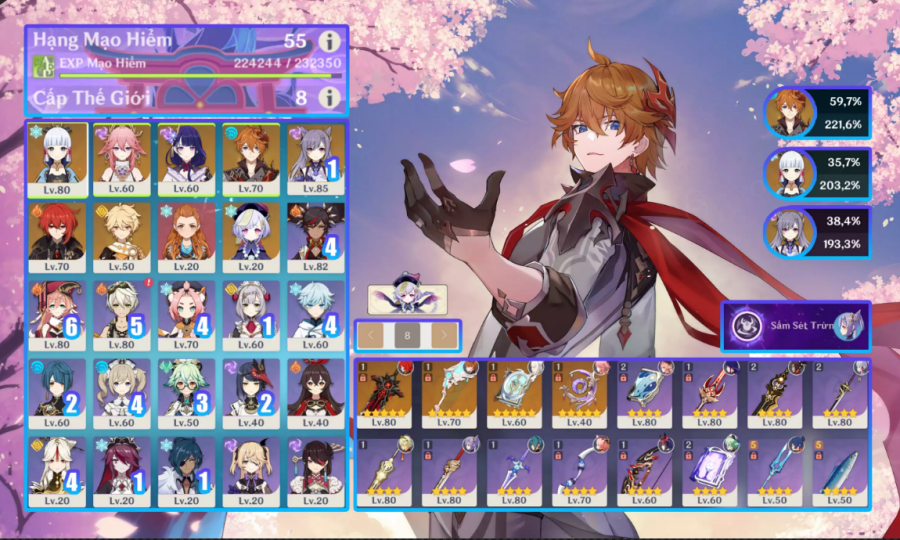This screenshot has height=540, width=900.
Task: Pick Sucrose's green-haired character card
Action: tap(186, 394)
